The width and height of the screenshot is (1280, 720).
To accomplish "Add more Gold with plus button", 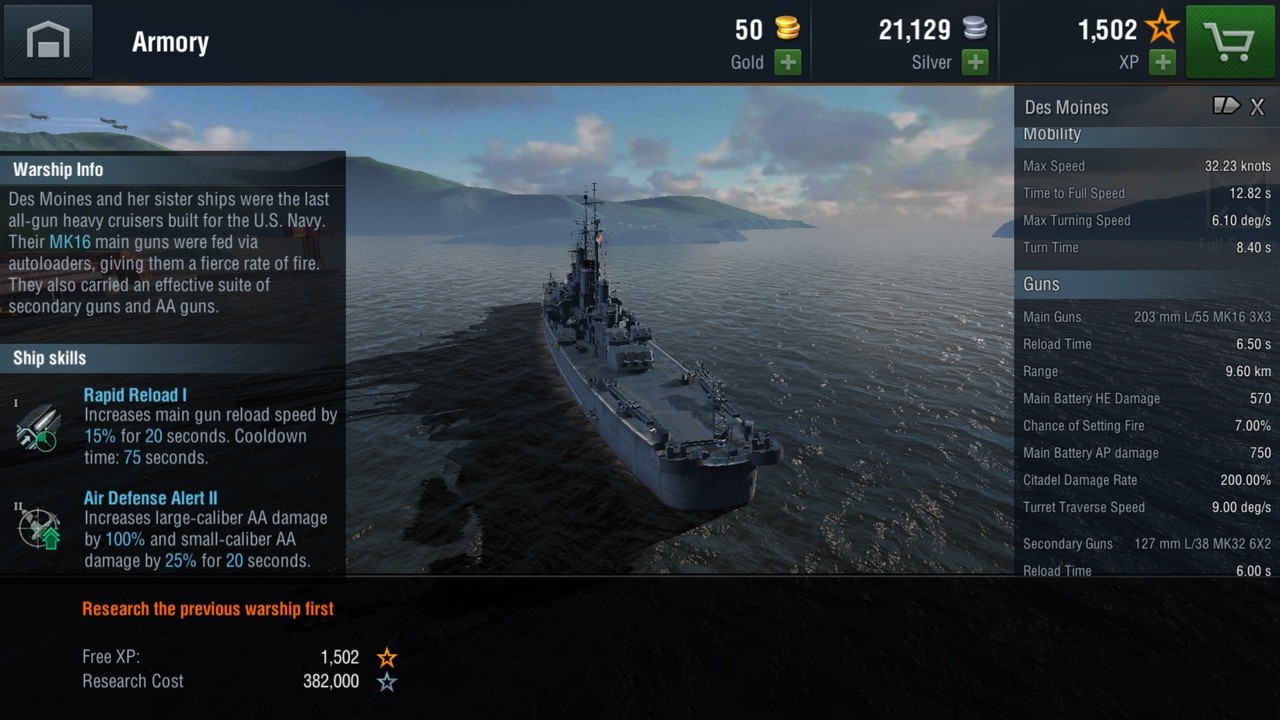I will click(x=788, y=62).
